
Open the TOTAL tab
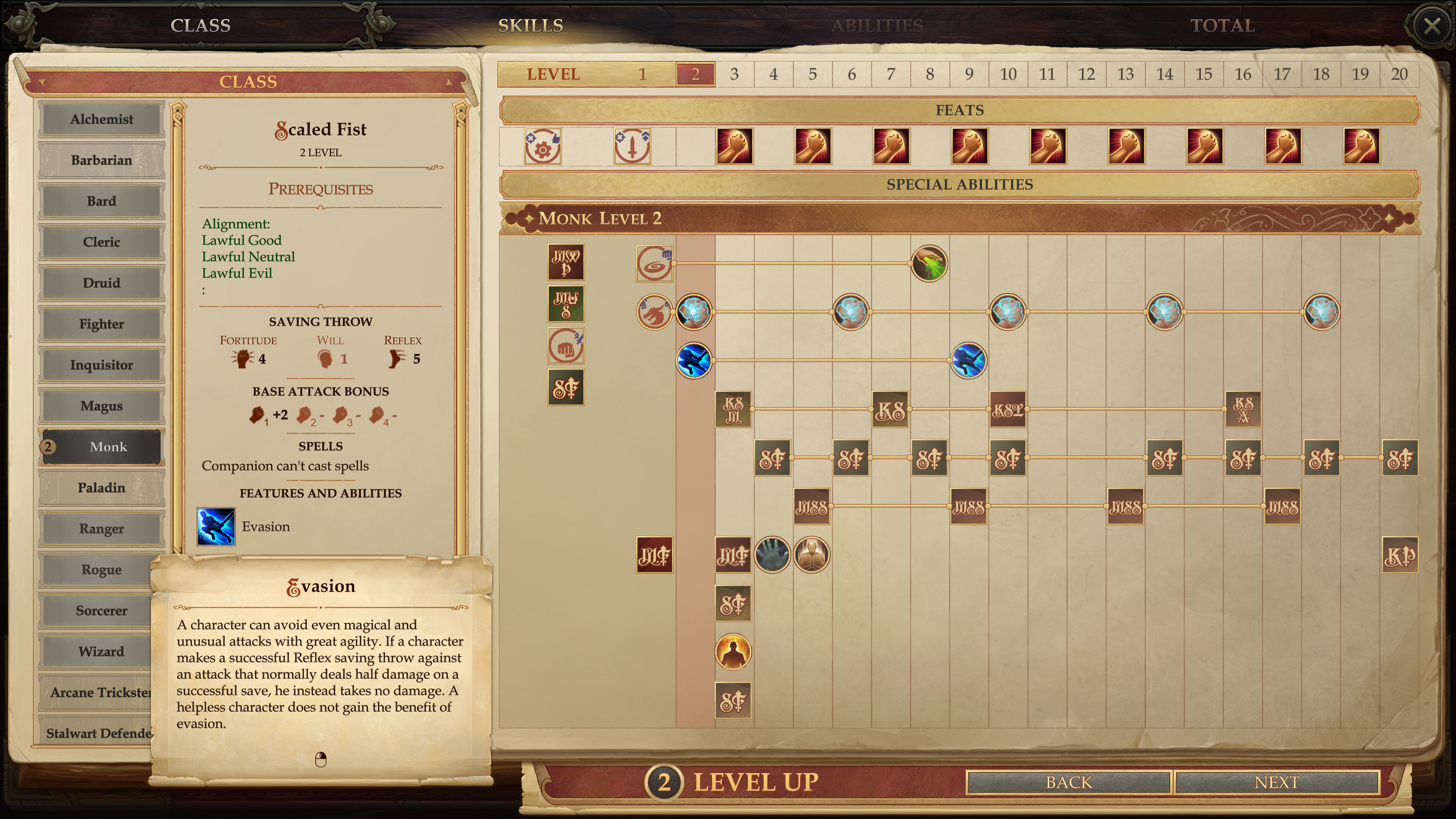click(1222, 25)
